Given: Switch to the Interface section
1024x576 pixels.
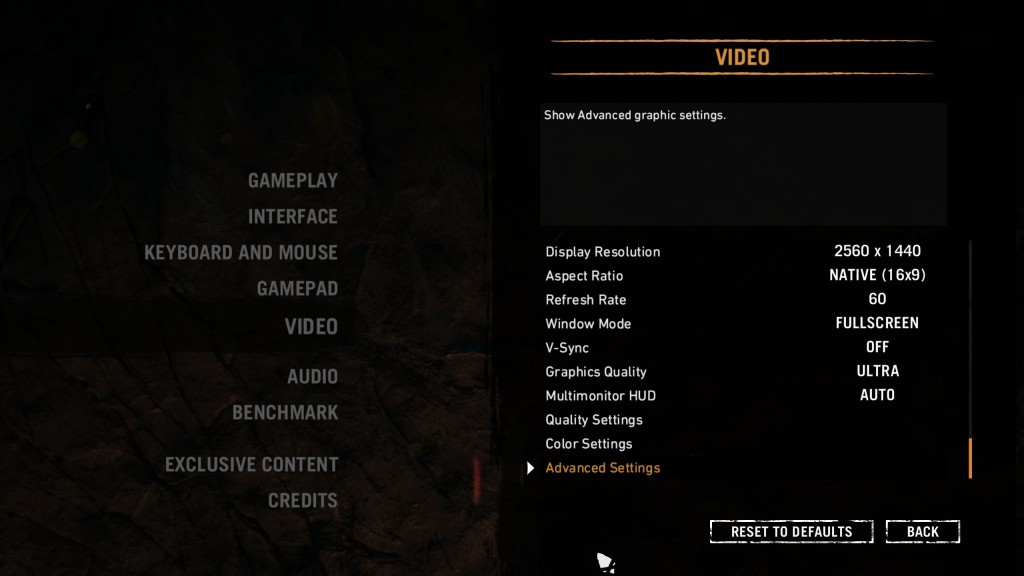Looking at the screenshot, I should [x=292, y=217].
